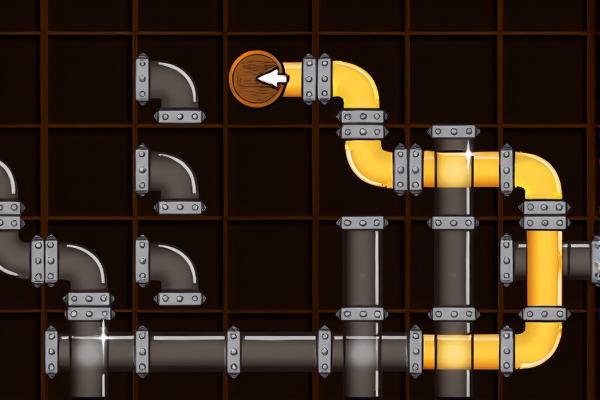Select the middle gray elbow in the stack
The width and height of the screenshot is (600, 400).
(167, 181)
